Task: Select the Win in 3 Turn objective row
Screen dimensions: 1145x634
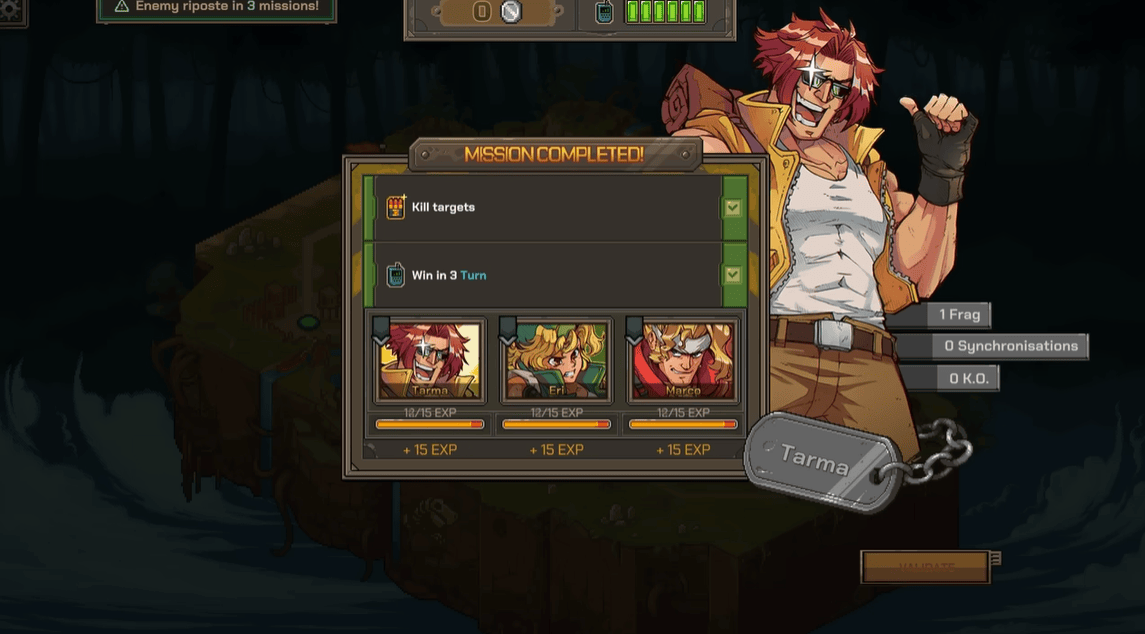Action: (x=555, y=275)
